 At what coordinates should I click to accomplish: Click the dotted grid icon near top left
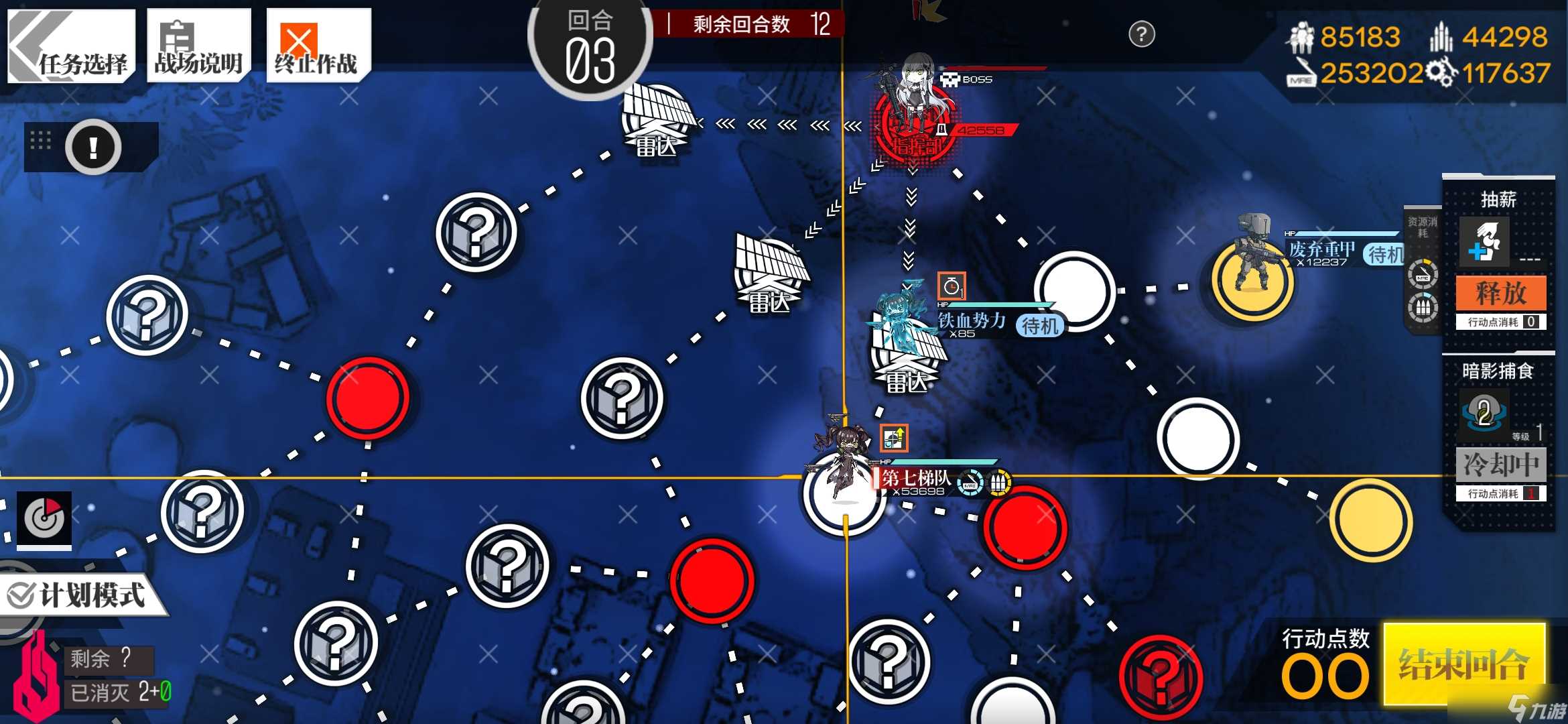[42, 141]
